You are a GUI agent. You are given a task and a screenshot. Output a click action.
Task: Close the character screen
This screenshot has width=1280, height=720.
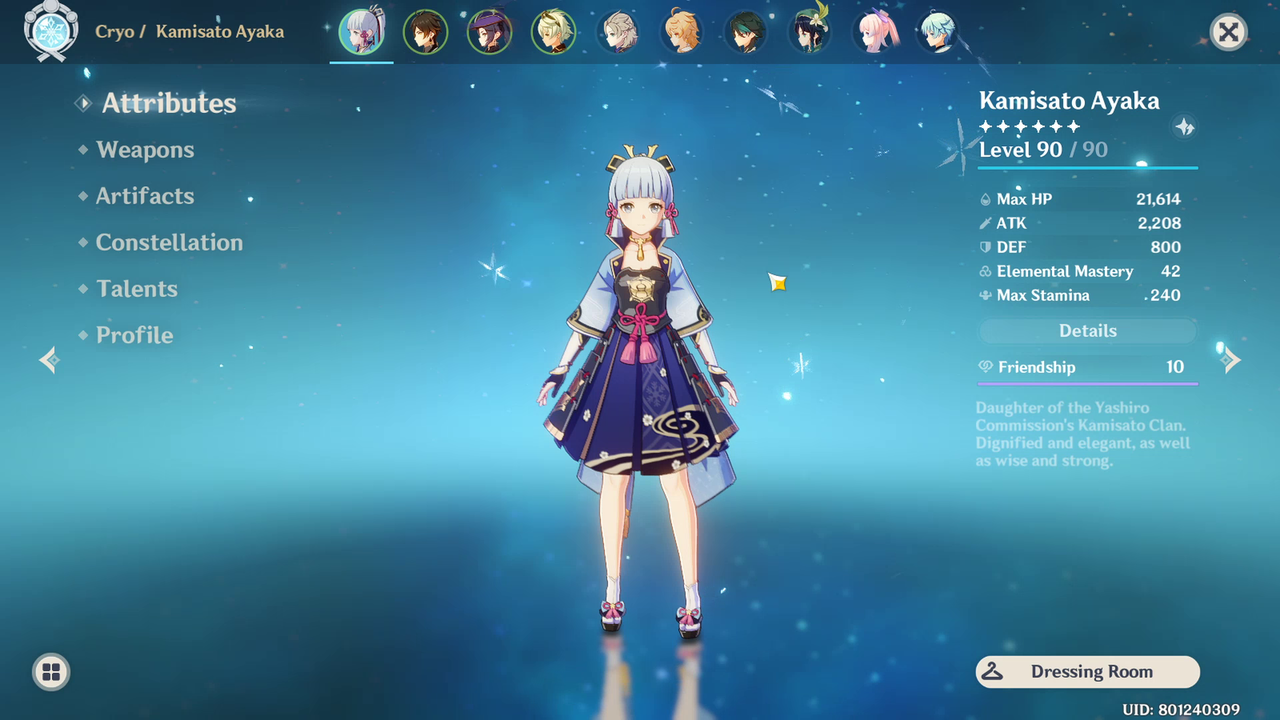[1228, 32]
